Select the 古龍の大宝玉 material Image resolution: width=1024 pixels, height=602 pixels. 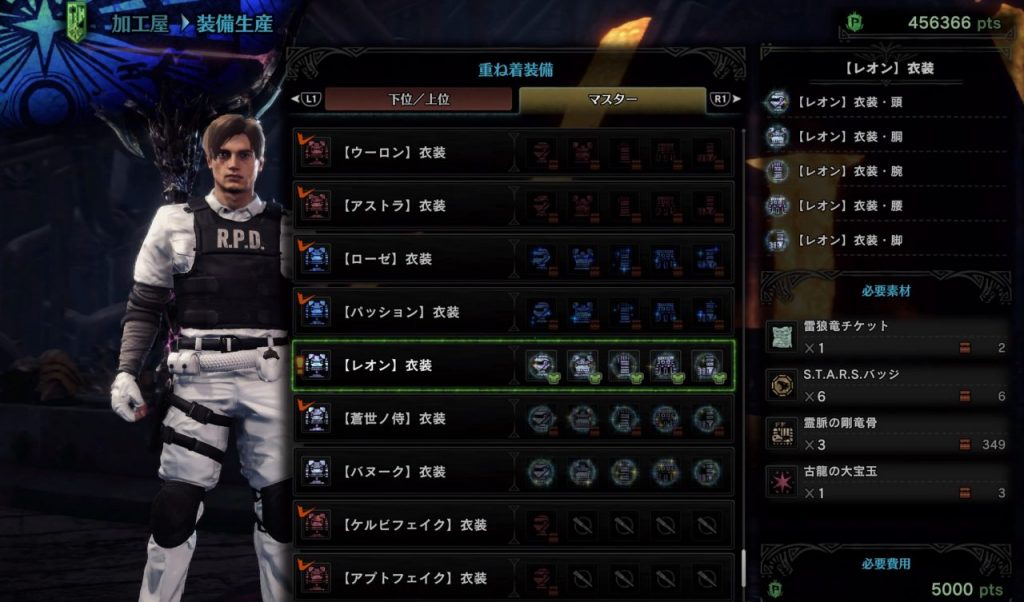tap(885, 482)
